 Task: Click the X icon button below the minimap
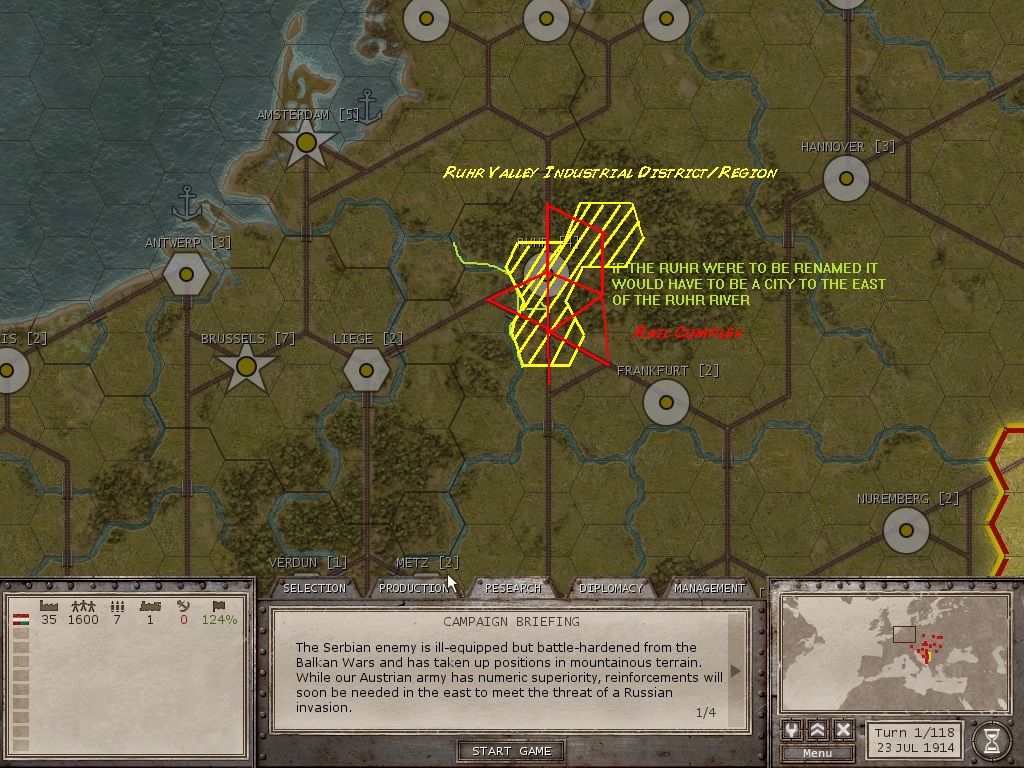point(843,730)
